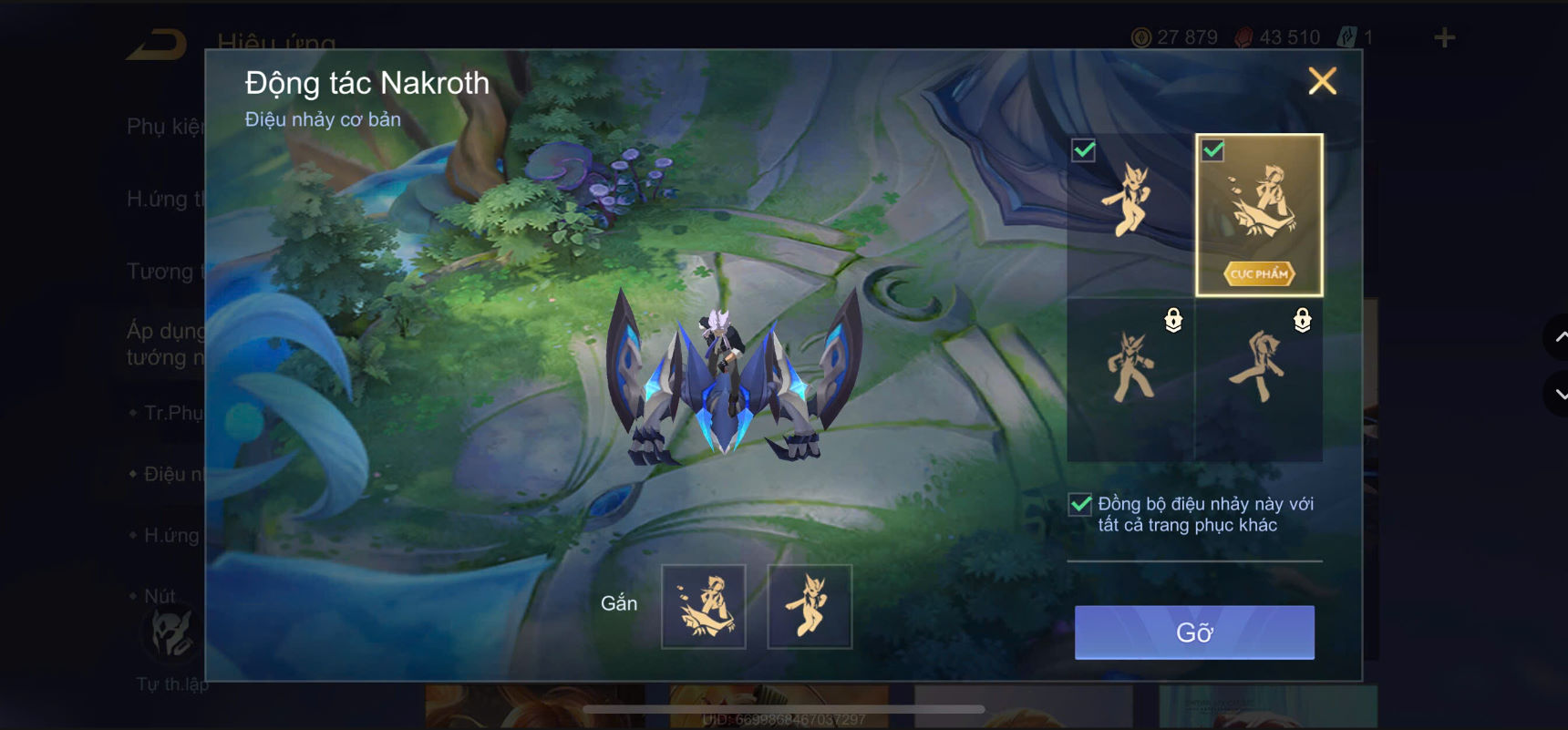Click the lock icon on third dance emote
Viewport: 1568px width, 730px height.
point(1173,321)
